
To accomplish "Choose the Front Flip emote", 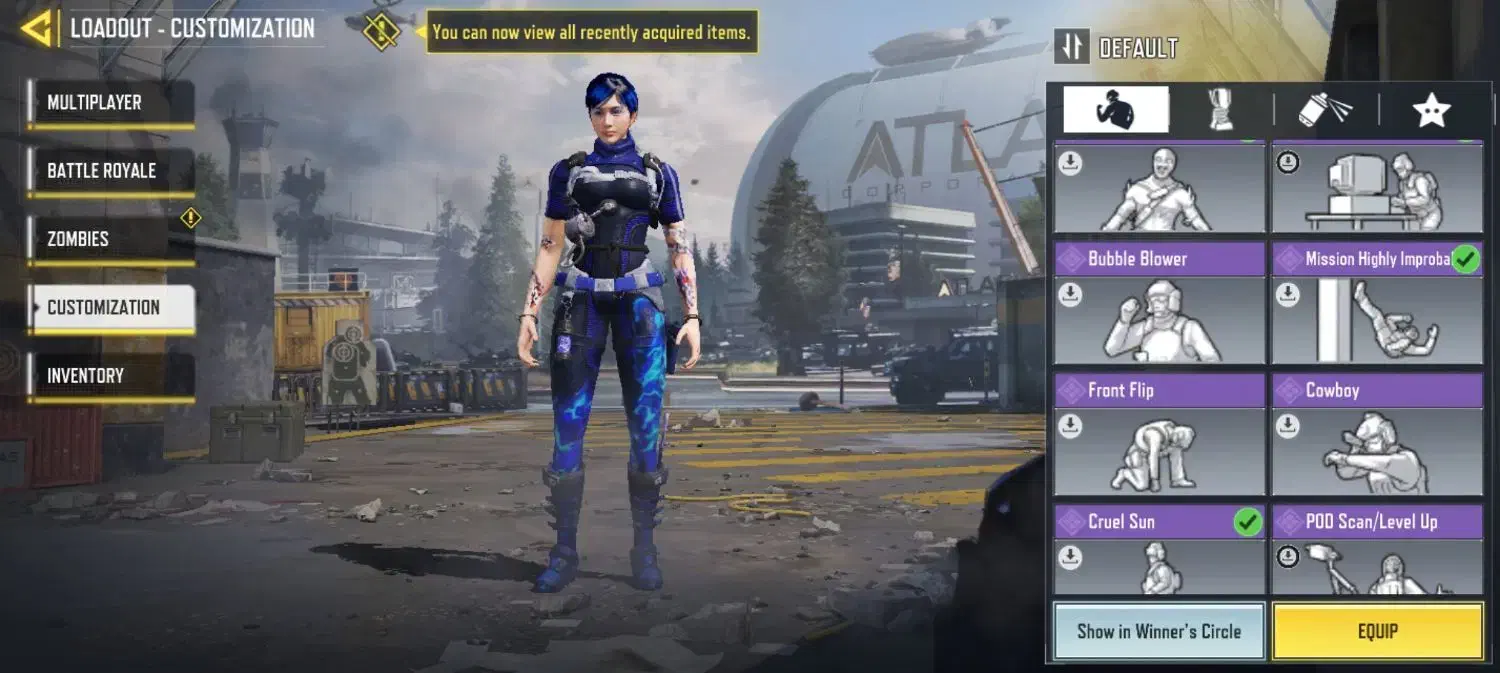I will click(1158, 436).
